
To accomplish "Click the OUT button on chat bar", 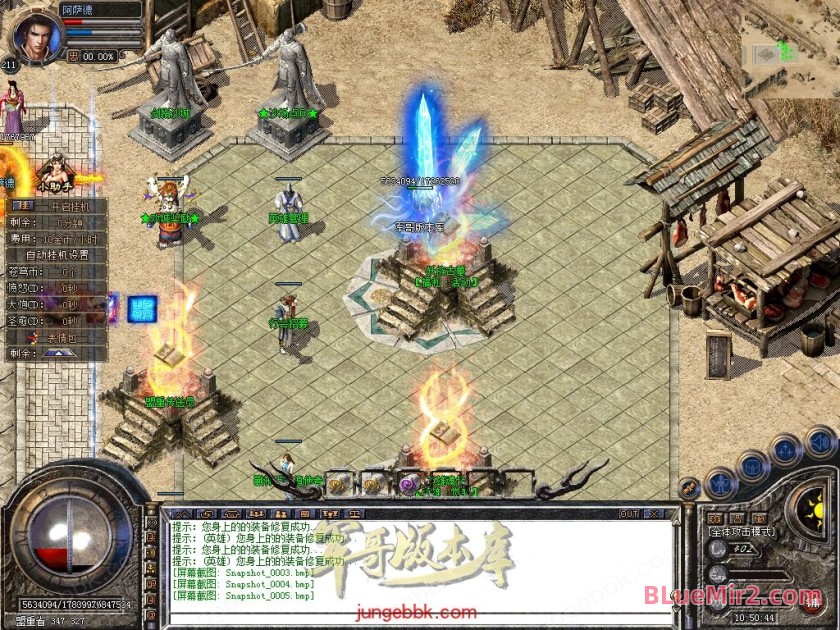I will click(629, 514).
